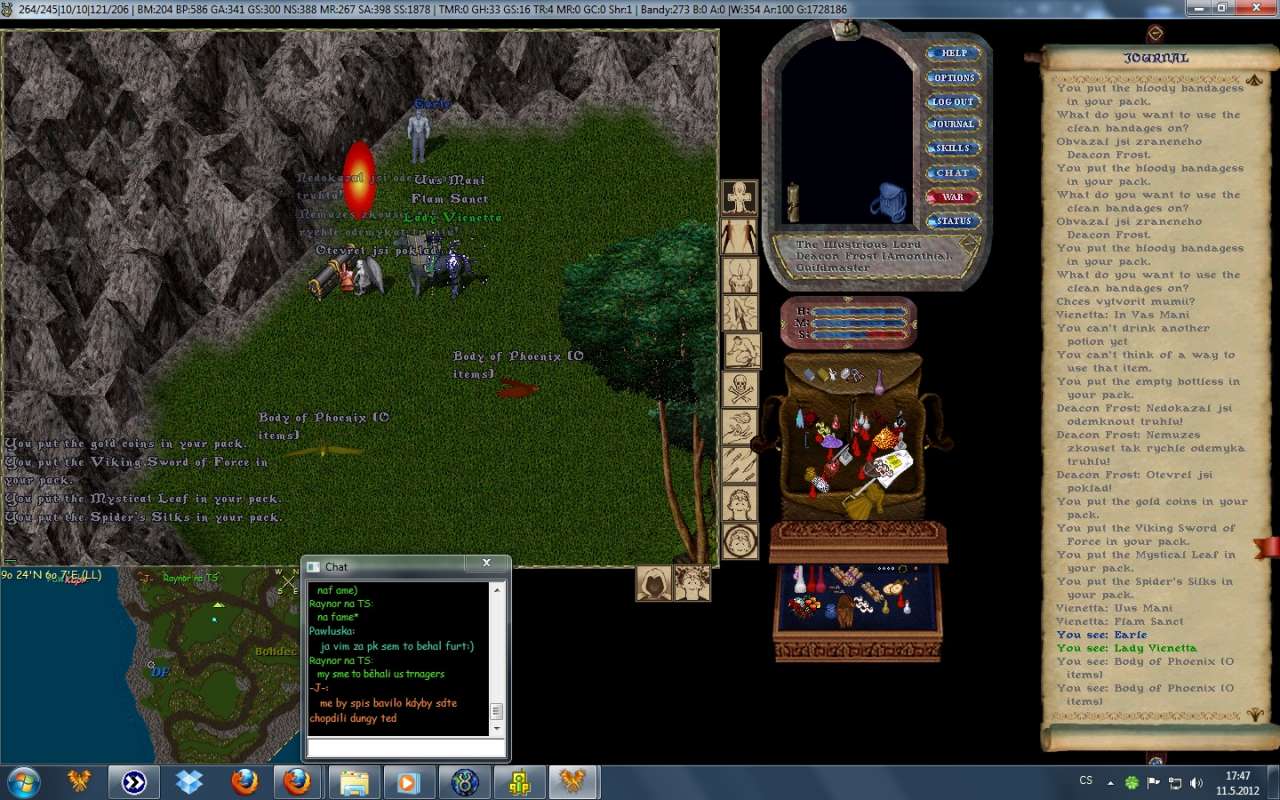Click the Windows Start button
The image size is (1280, 800).
click(x=23, y=781)
